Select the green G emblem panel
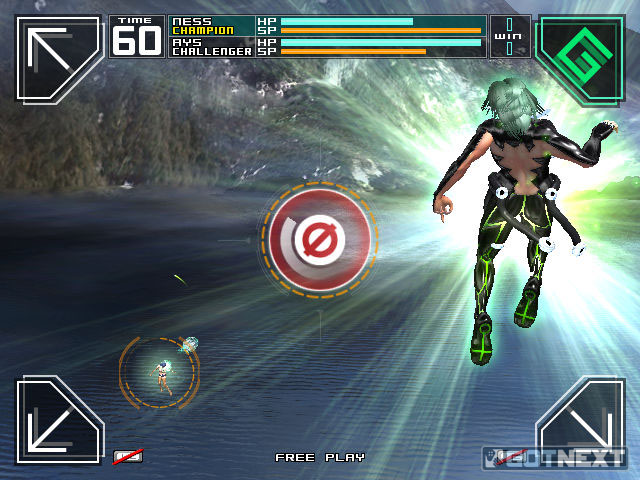This screenshot has width=640, height=480. (x=581, y=57)
